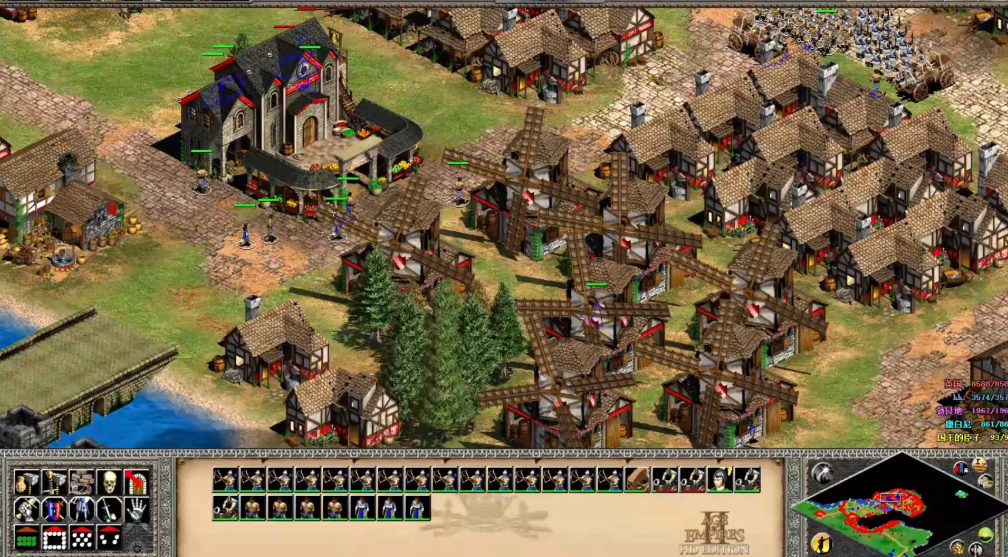Click the red and blue flag minimap button
The image size is (1008, 557).
pyautogui.click(x=960, y=467)
